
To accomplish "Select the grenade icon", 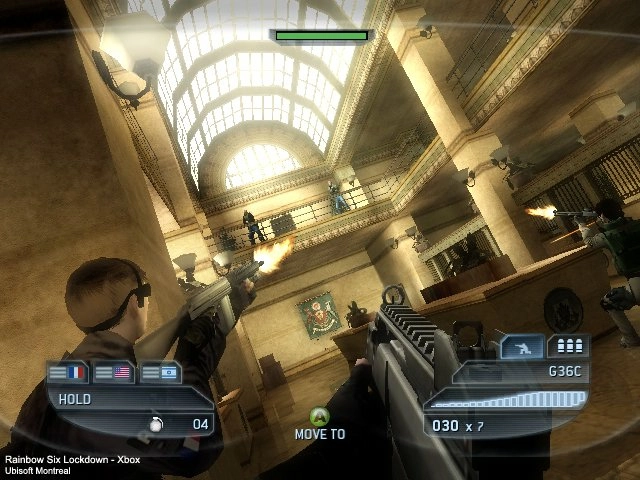I will tap(156, 424).
